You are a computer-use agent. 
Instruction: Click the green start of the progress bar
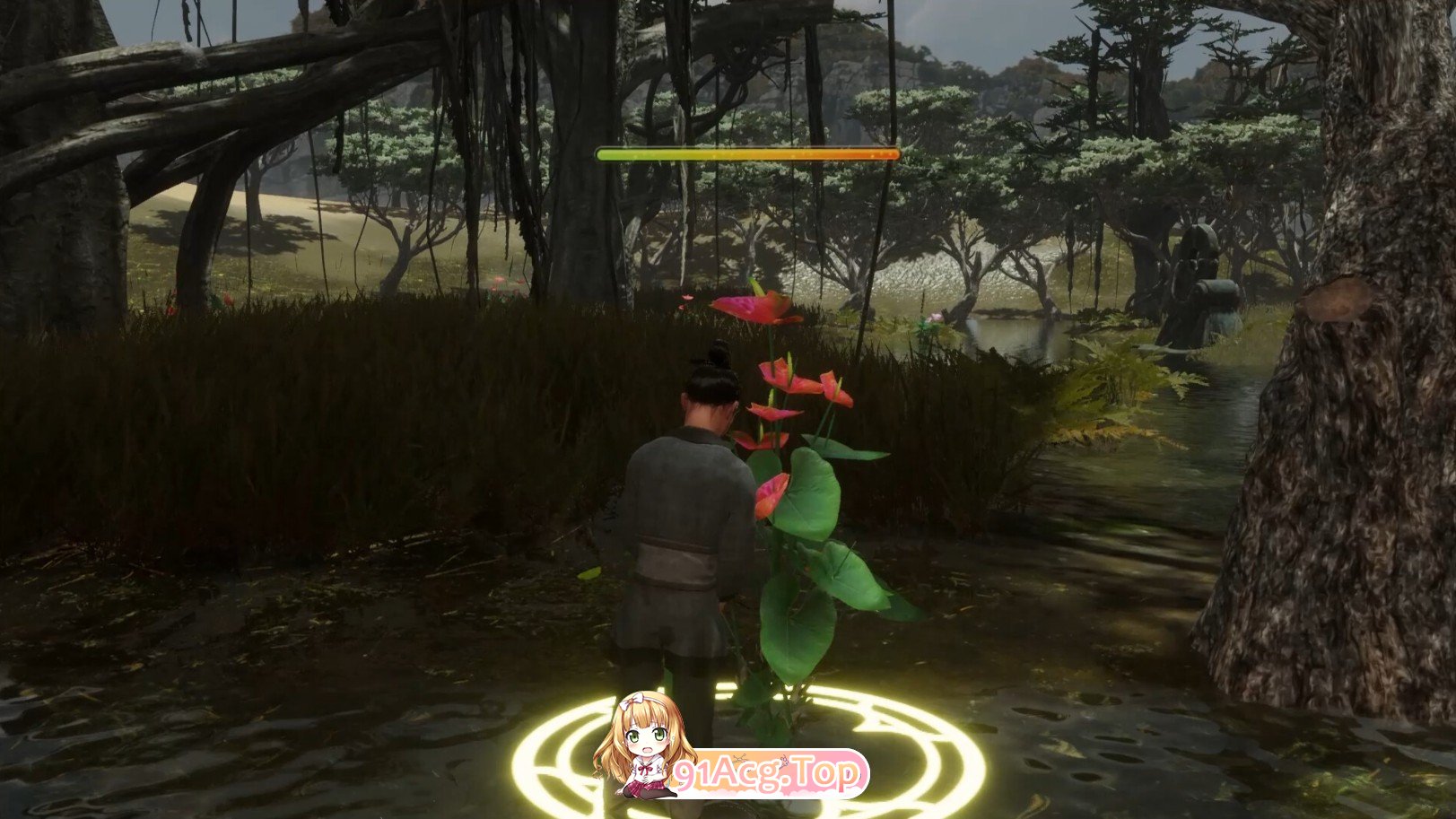pos(606,153)
